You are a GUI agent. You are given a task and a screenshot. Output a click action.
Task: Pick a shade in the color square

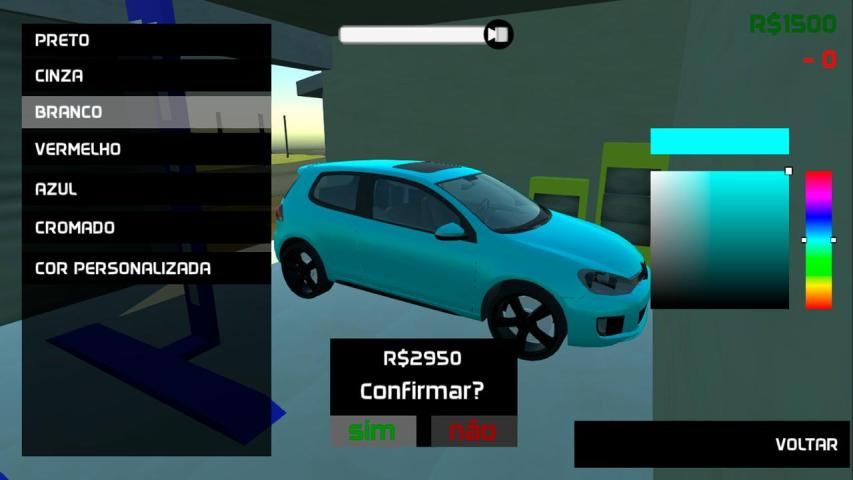(x=719, y=240)
